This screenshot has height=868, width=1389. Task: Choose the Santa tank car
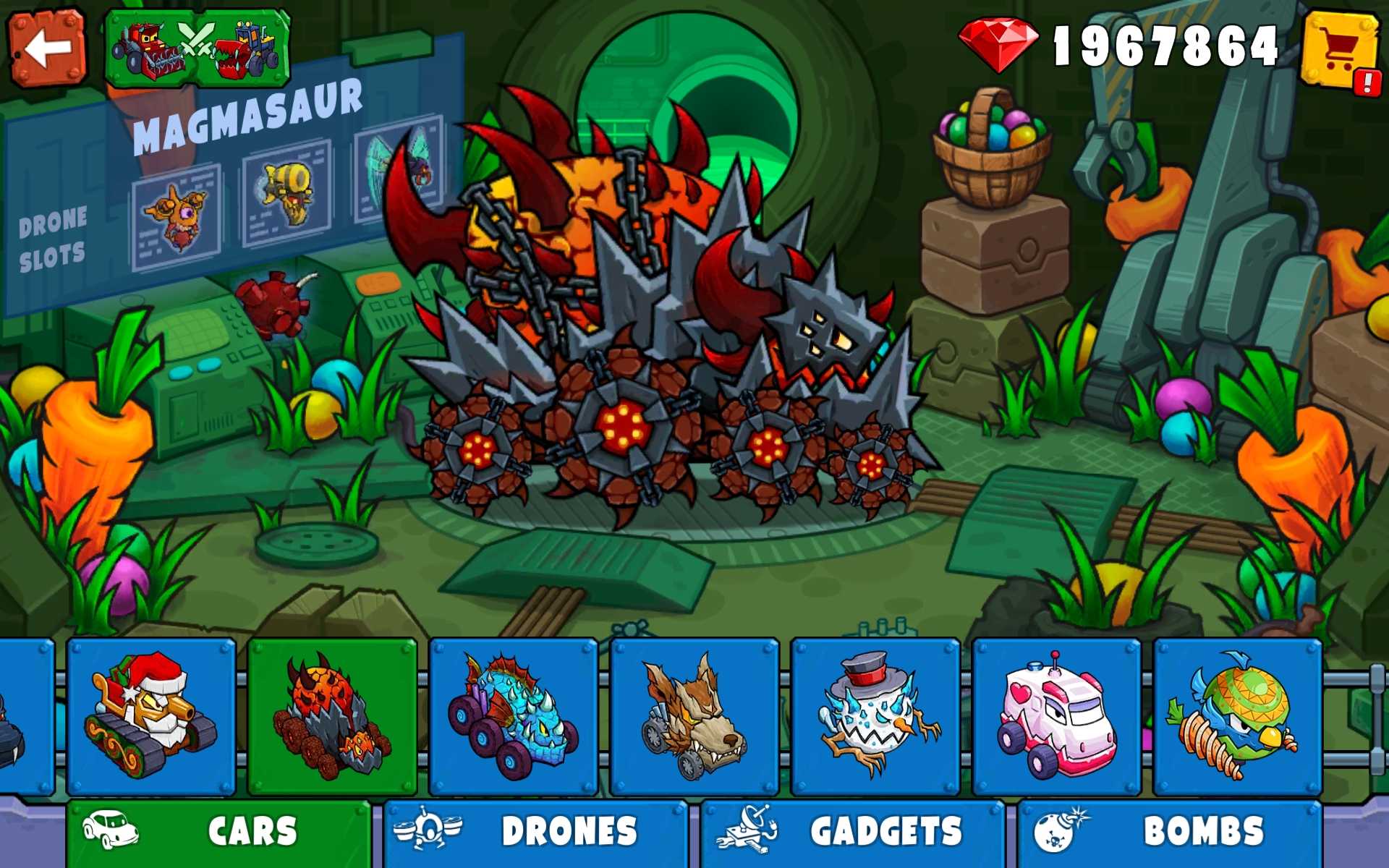(151, 716)
